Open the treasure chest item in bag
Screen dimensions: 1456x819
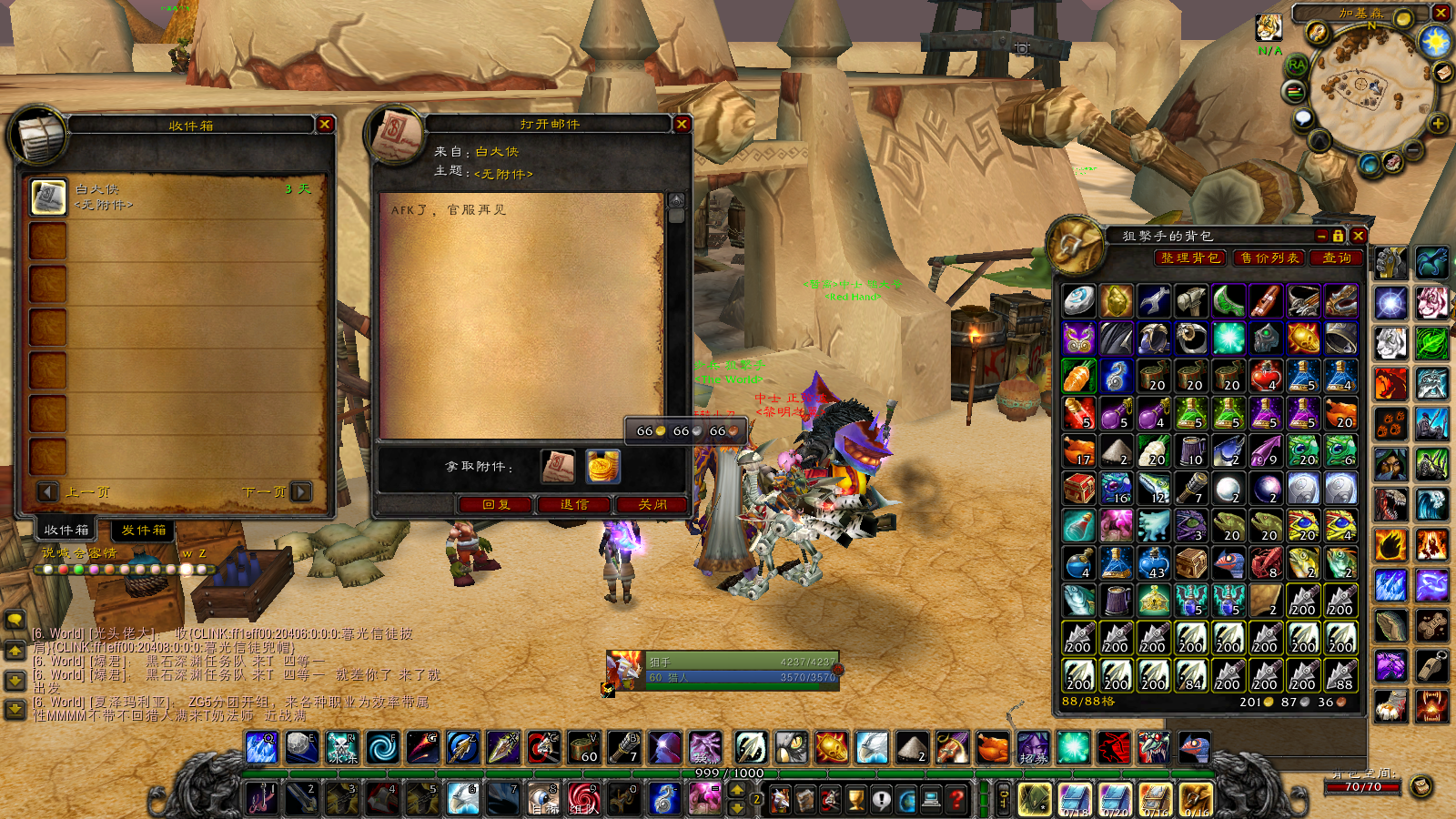(1079, 490)
